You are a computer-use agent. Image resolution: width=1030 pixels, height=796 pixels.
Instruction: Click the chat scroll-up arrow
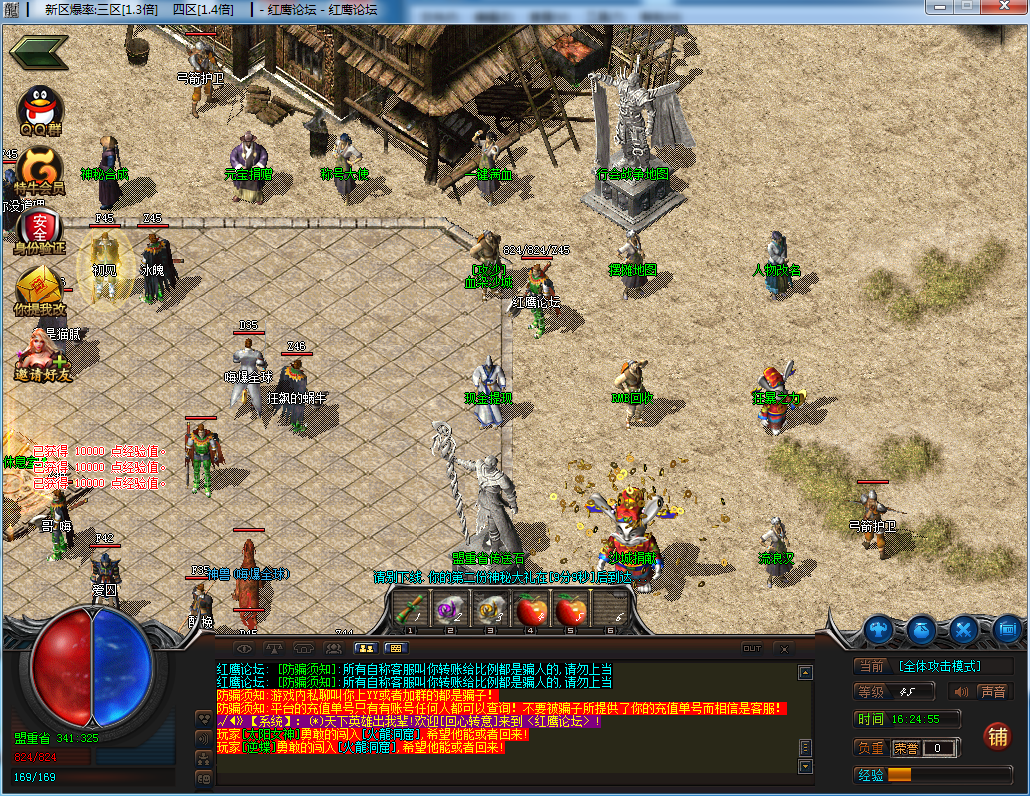click(x=805, y=673)
